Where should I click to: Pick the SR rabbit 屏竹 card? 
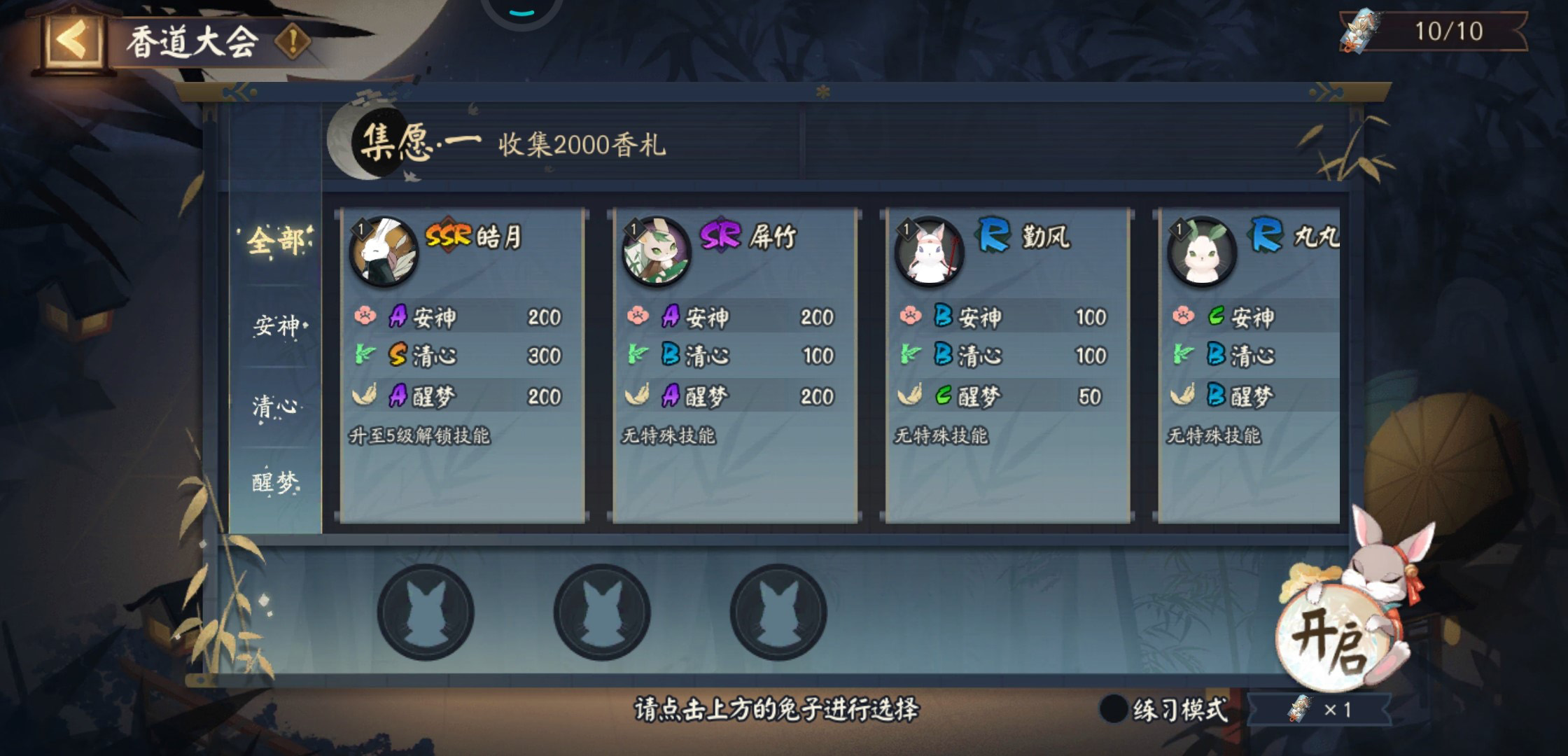(x=734, y=364)
